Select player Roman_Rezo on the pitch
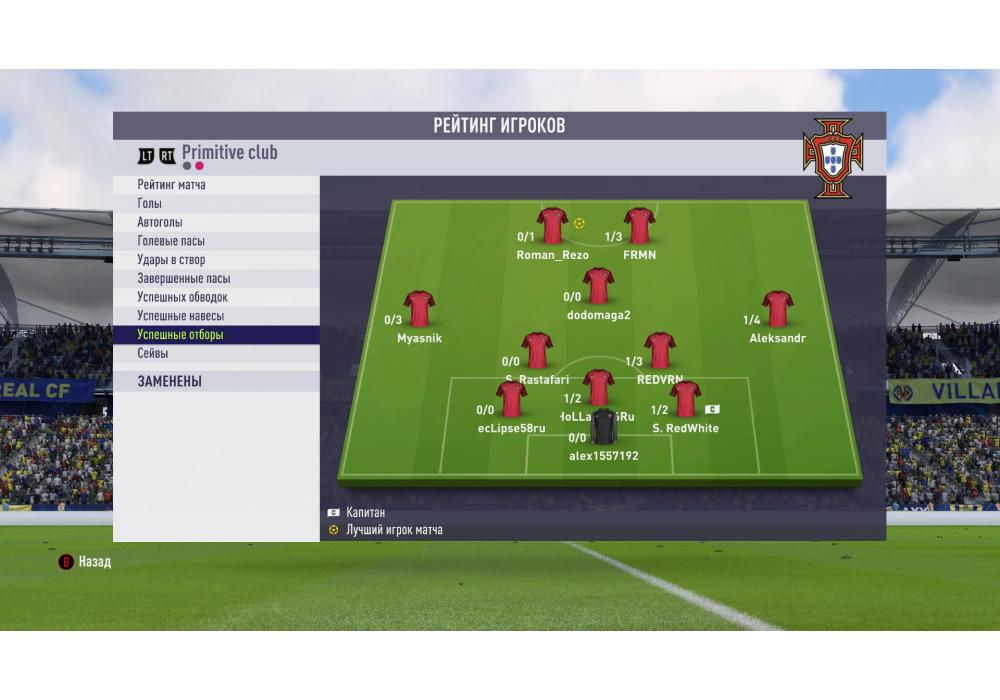Viewport: 1000px width, 700px height. coord(552,226)
